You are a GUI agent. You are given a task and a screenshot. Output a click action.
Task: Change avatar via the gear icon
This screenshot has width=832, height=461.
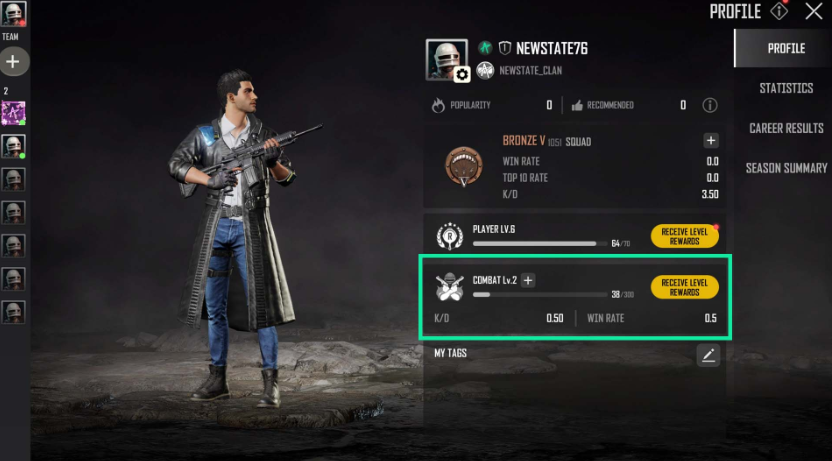click(462, 74)
